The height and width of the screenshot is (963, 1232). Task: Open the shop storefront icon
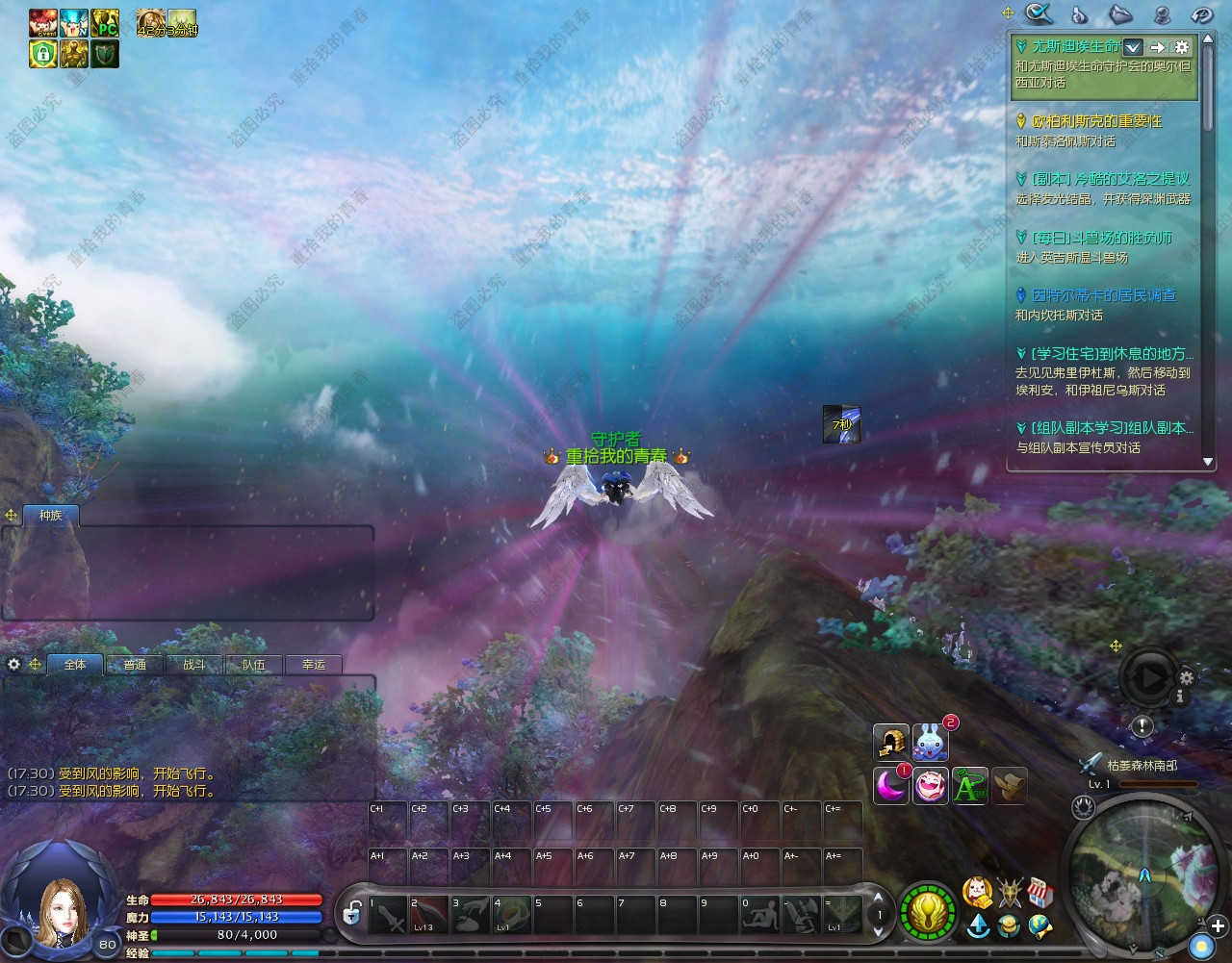coord(1039,892)
